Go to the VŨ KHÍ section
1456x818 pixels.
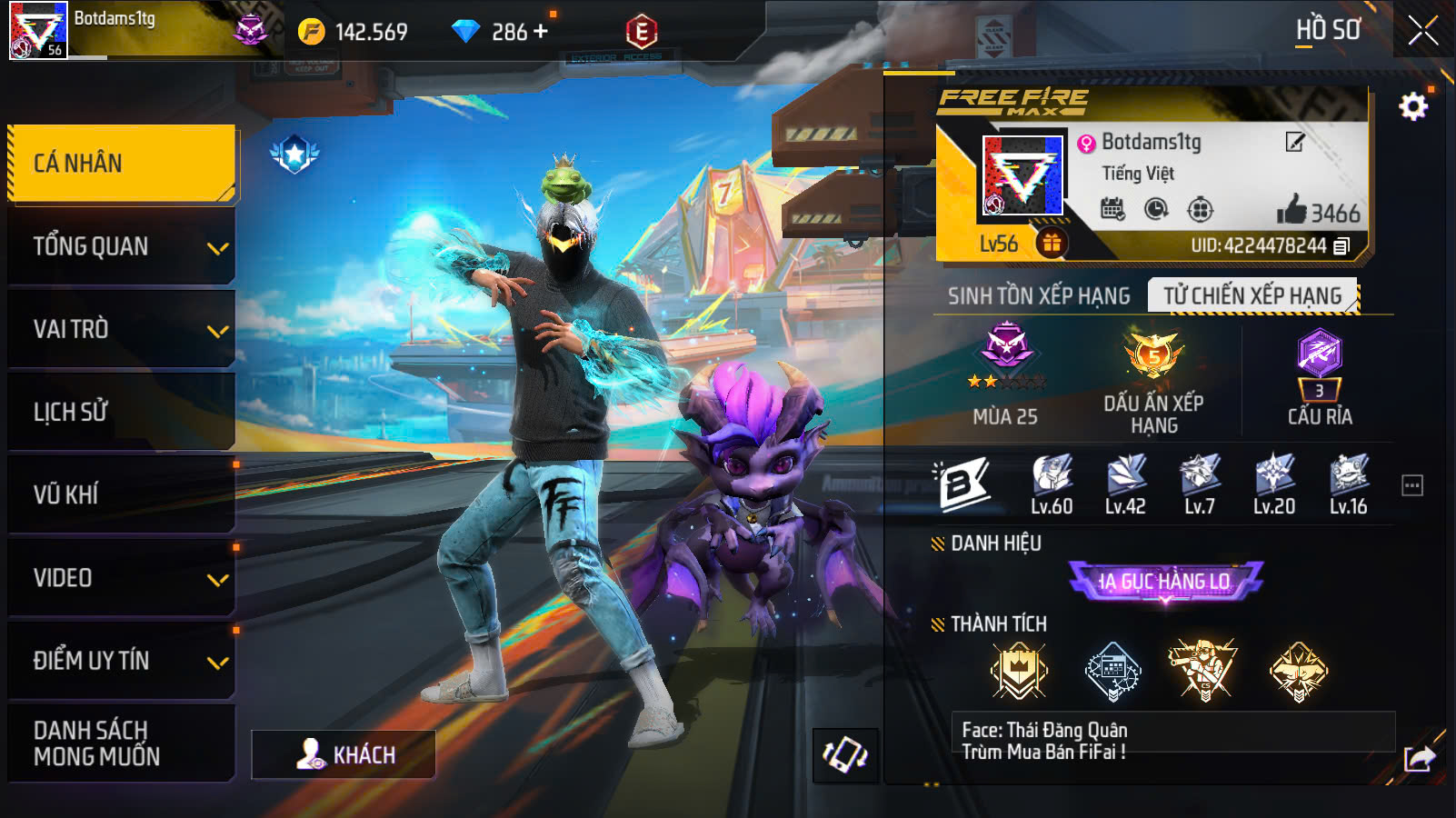tap(121, 494)
